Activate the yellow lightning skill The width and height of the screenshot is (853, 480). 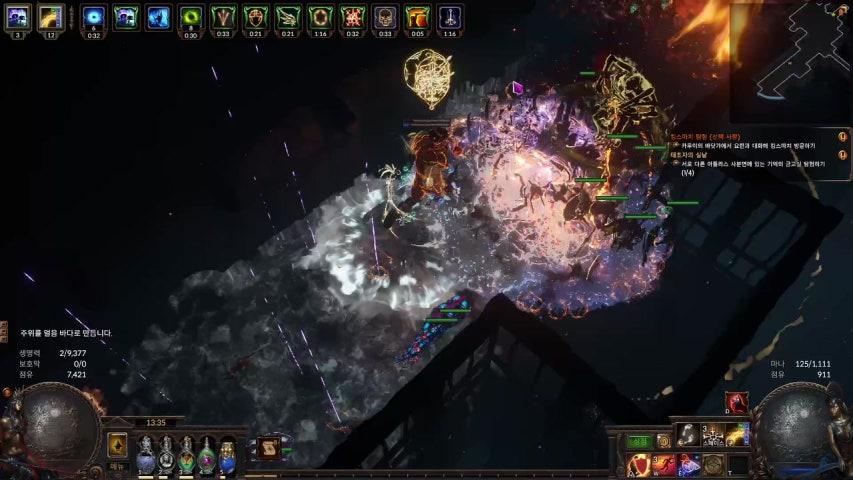[738, 433]
